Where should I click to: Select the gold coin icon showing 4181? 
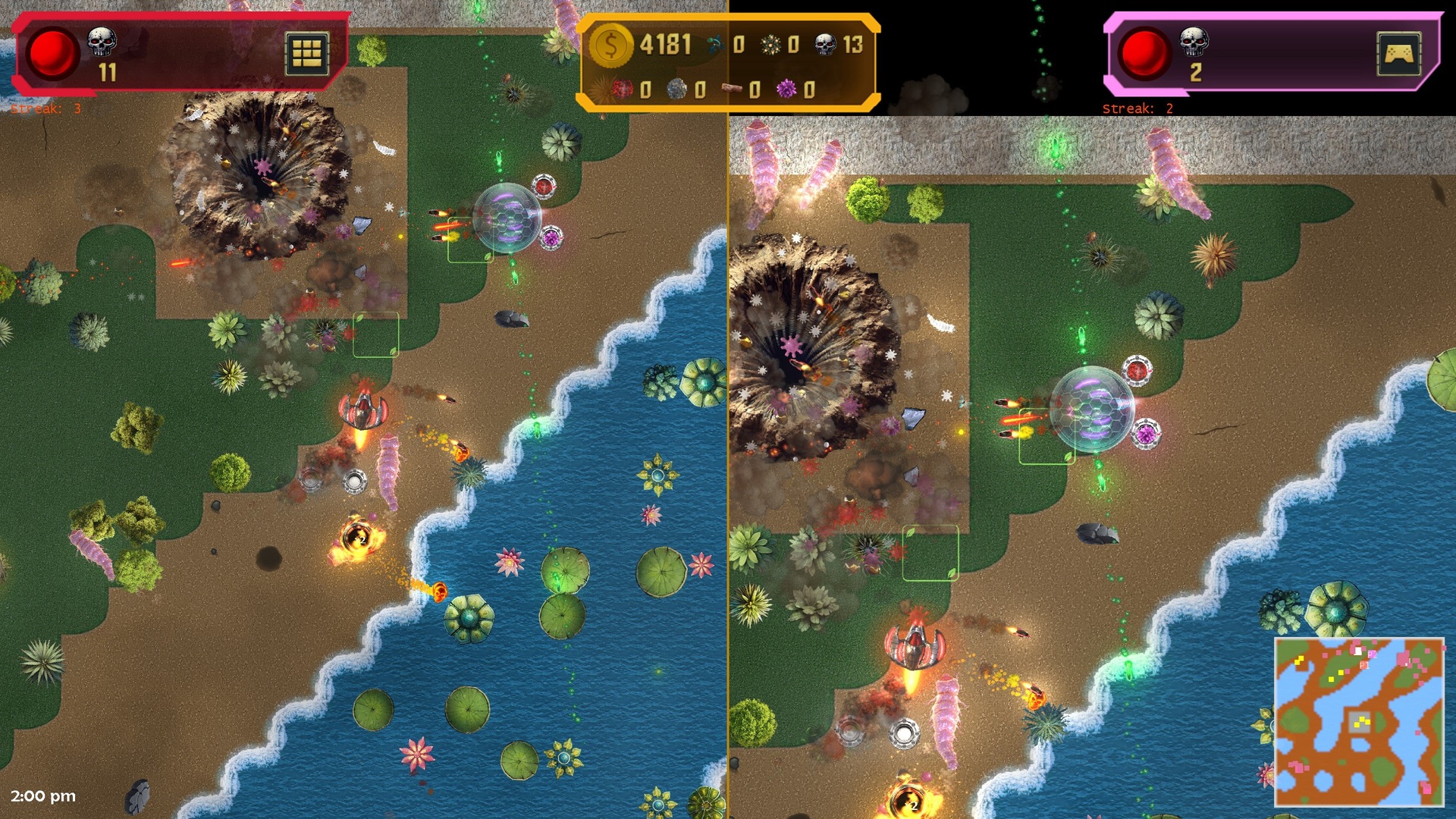pyautogui.click(x=611, y=47)
